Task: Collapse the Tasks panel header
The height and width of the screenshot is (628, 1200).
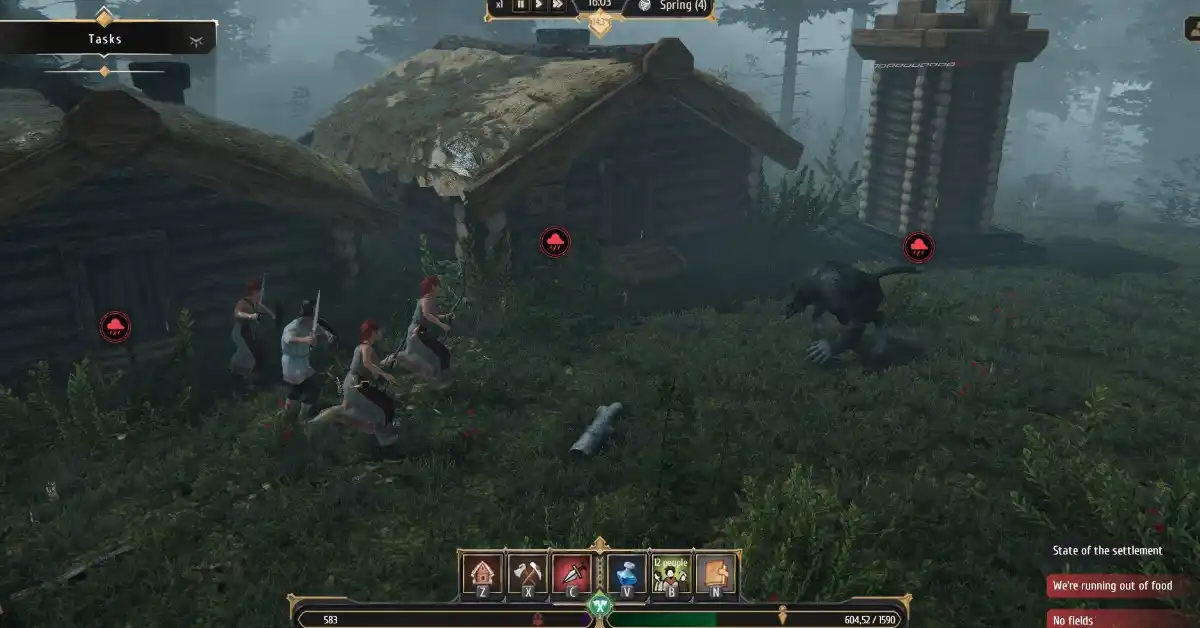Action: pyautogui.click(x=107, y=39)
